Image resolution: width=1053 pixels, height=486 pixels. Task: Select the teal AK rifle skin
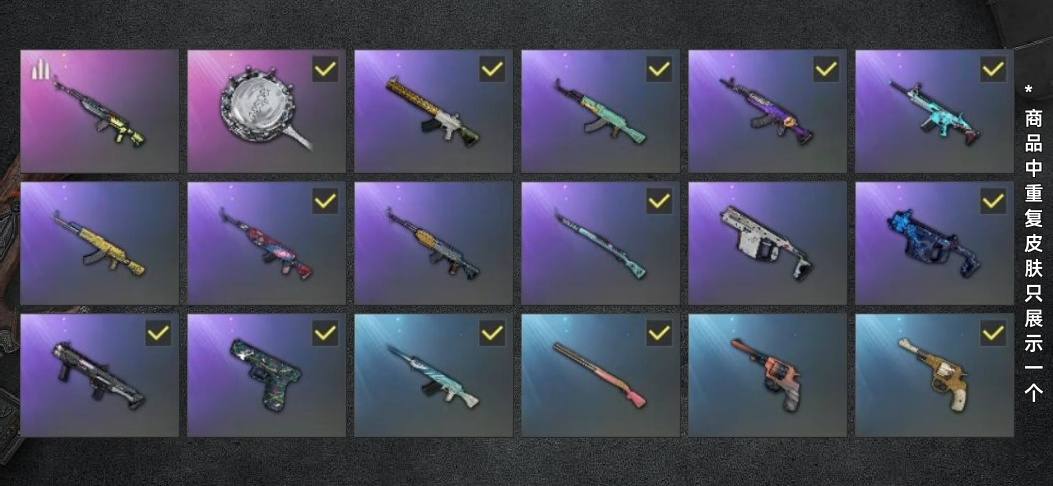(x=600, y=111)
